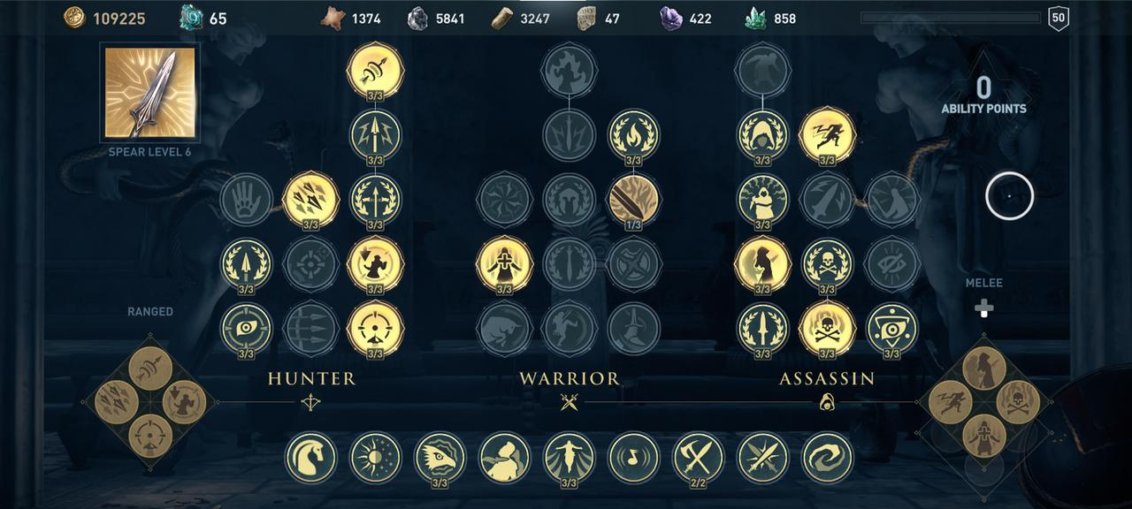The width and height of the screenshot is (1132, 509).
Task: Open the Ranged ability wheel
Action: [150, 402]
